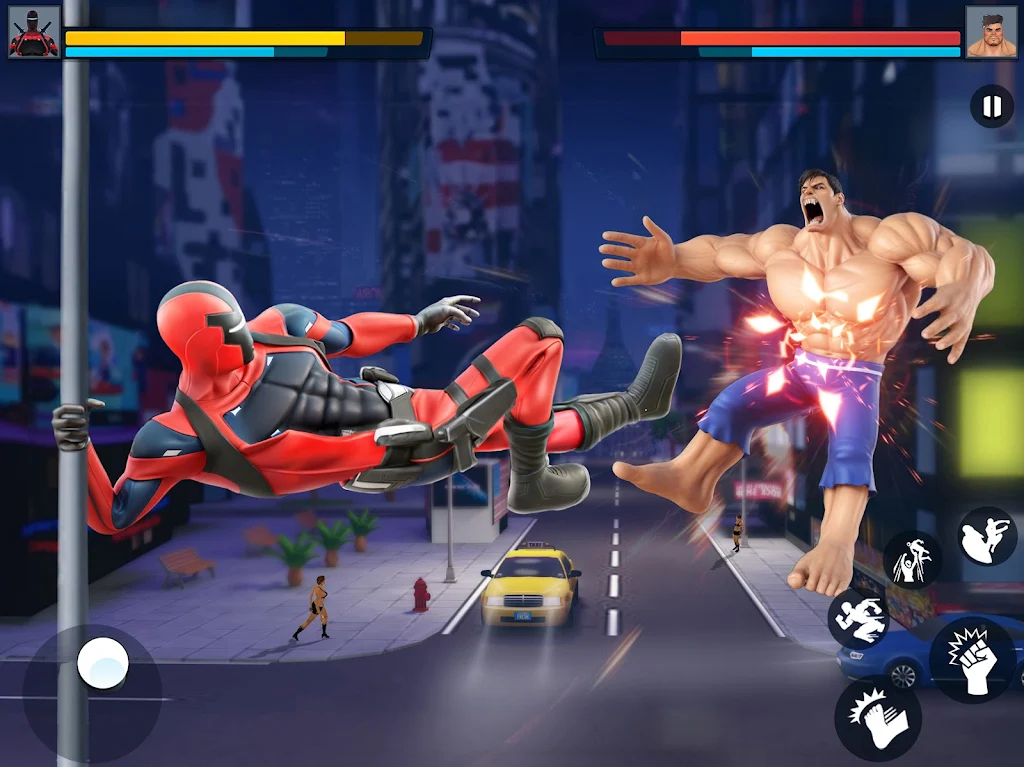Click the muscular enemy portrait
Image resolution: width=1024 pixels, height=767 pixels.
click(990, 32)
